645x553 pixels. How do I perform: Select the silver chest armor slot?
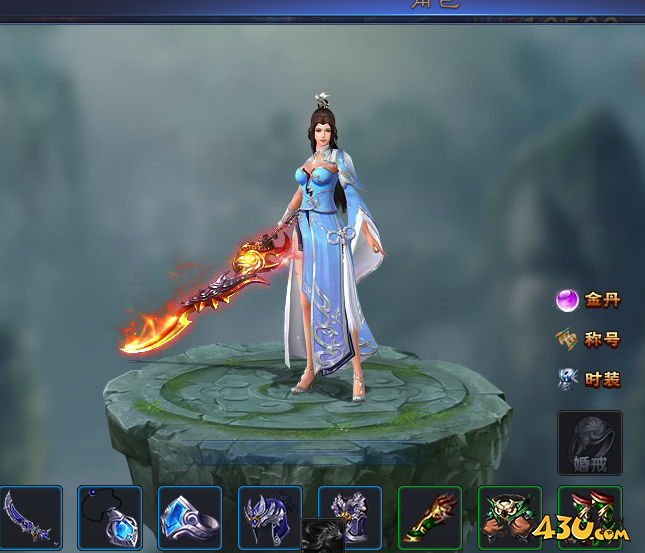pos(350,515)
